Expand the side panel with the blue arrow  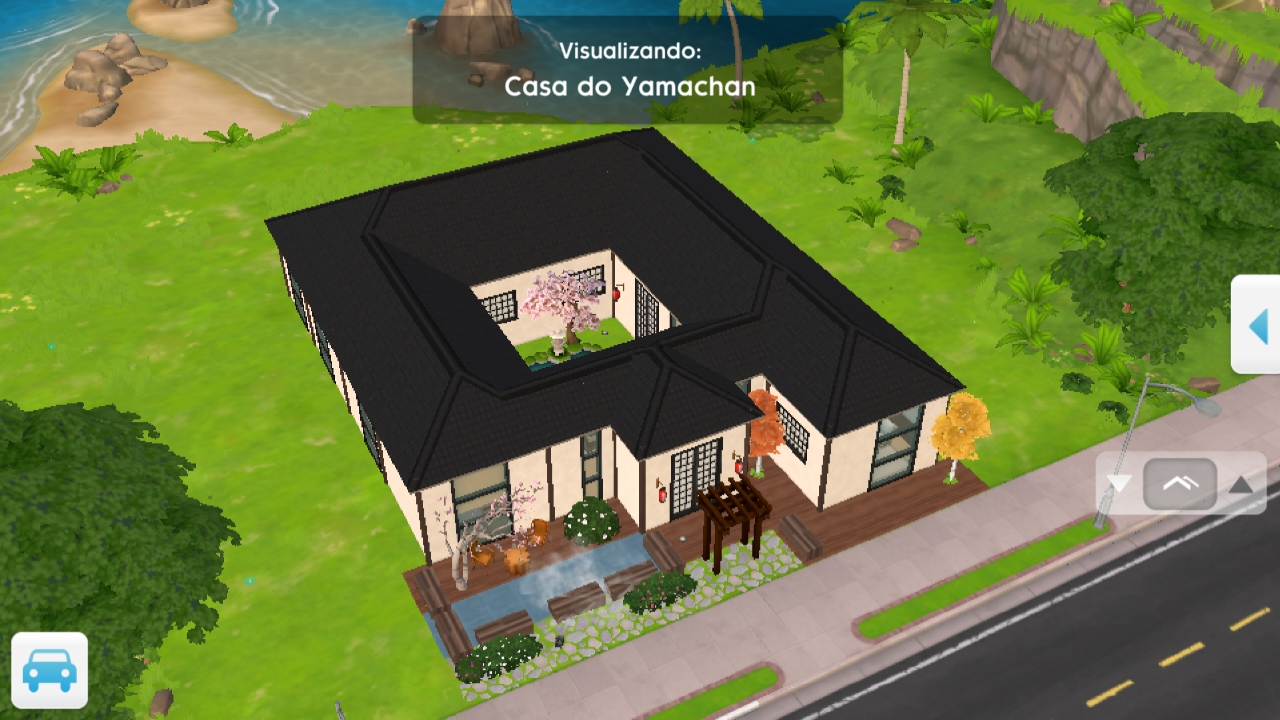pyautogui.click(x=1258, y=325)
